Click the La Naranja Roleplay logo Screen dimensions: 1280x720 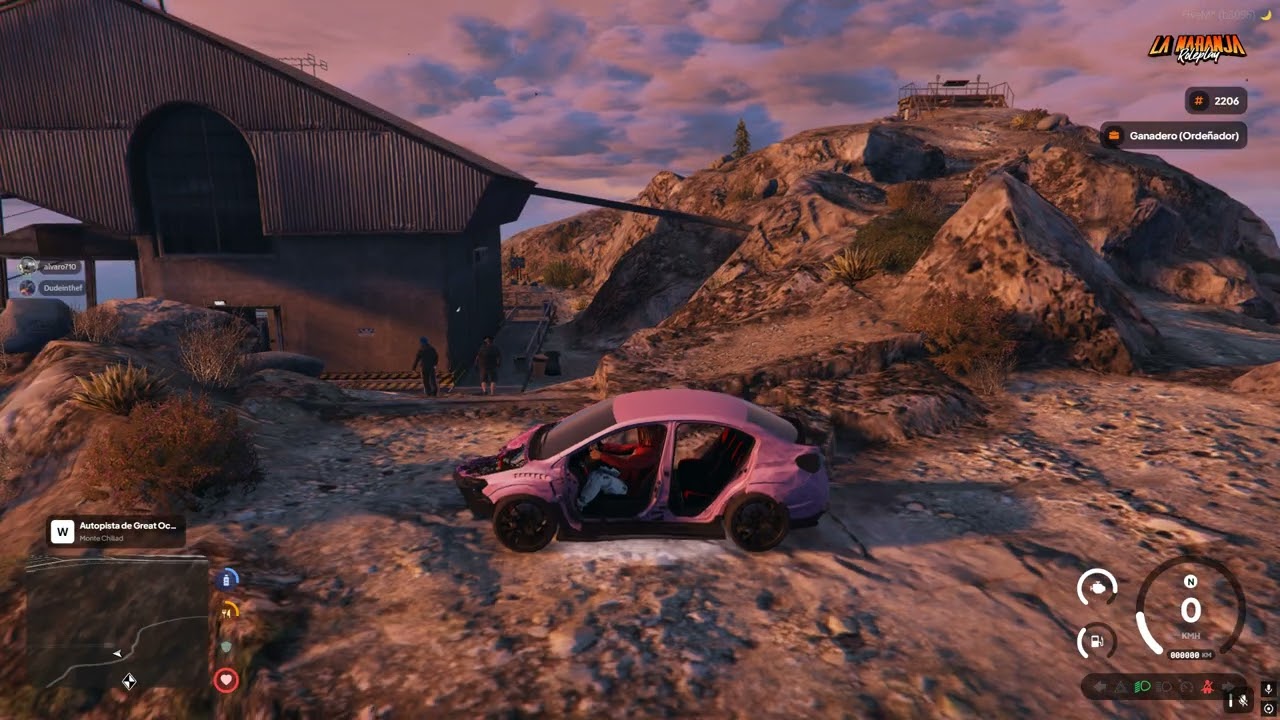point(1196,47)
